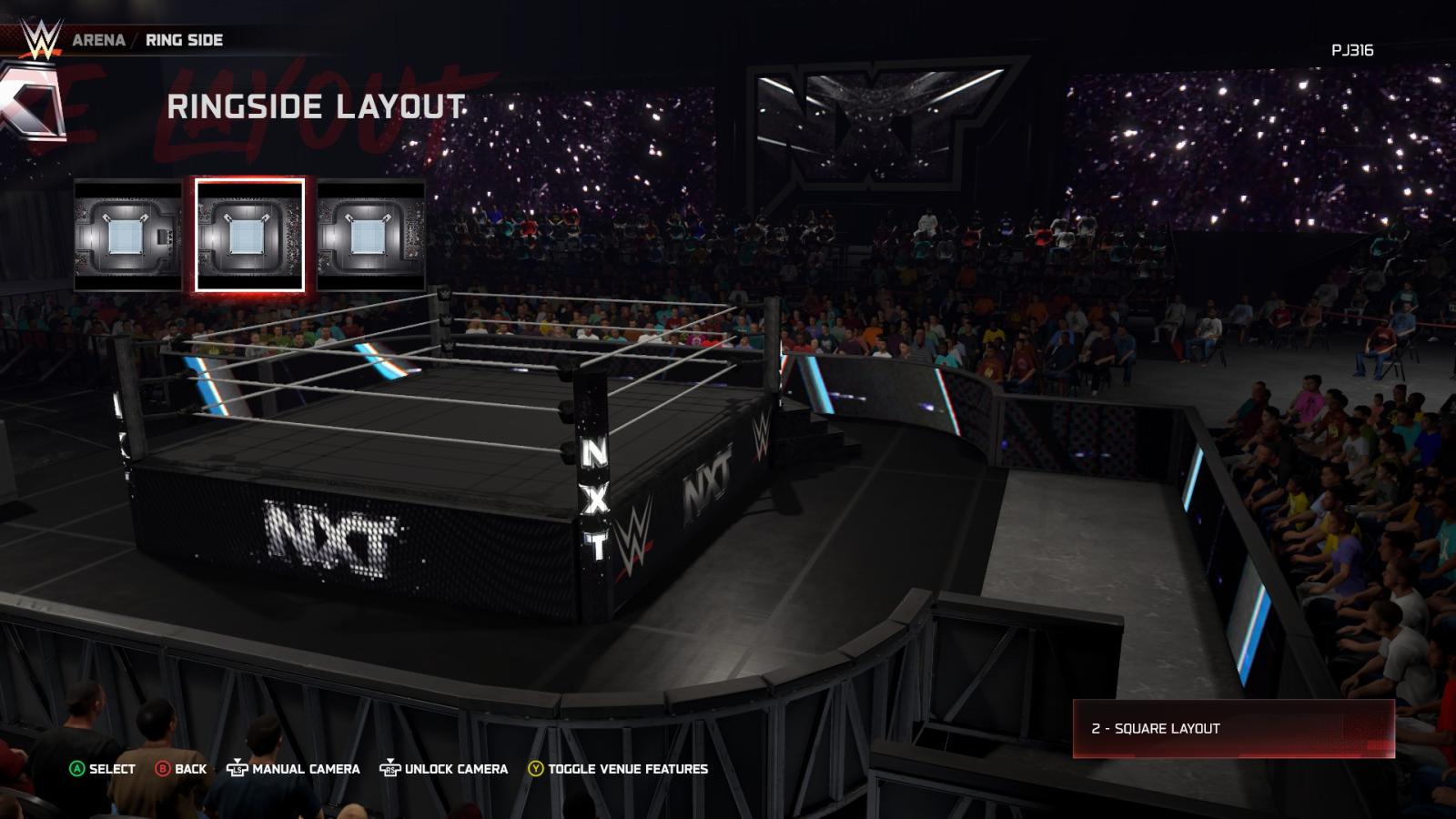
Task: Confirm with the Select button
Action: tap(102, 769)
